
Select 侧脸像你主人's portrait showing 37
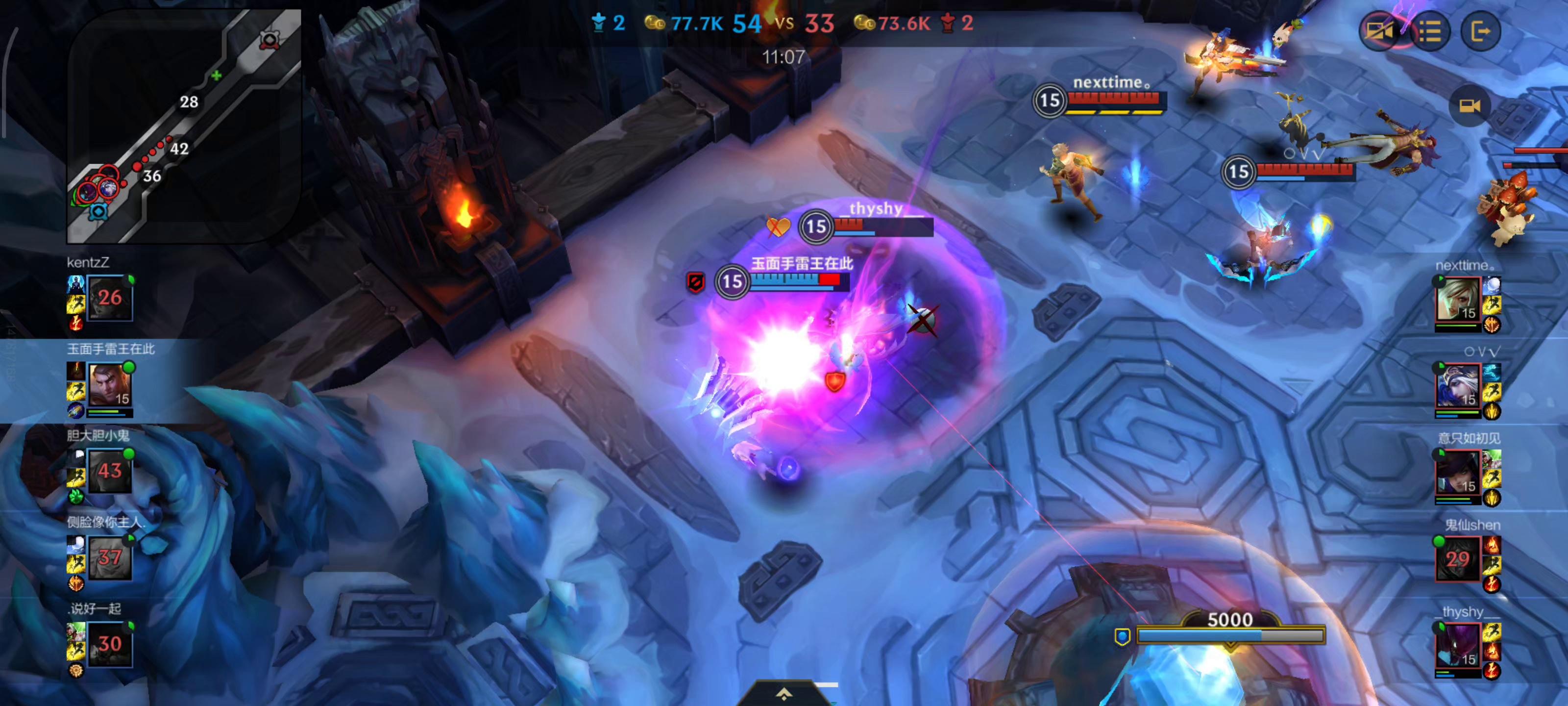tap(110, 557)
